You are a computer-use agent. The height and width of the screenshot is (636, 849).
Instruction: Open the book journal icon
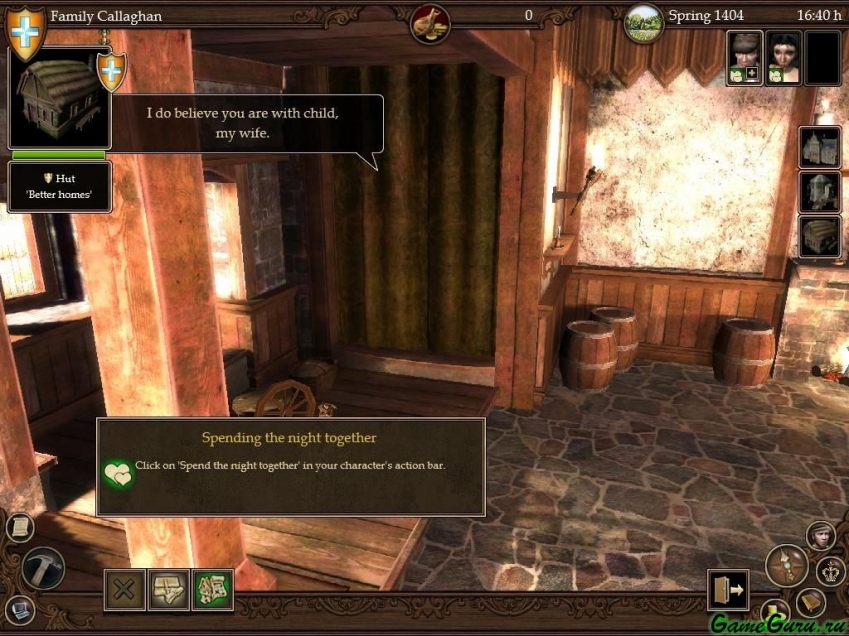point(811,602)
